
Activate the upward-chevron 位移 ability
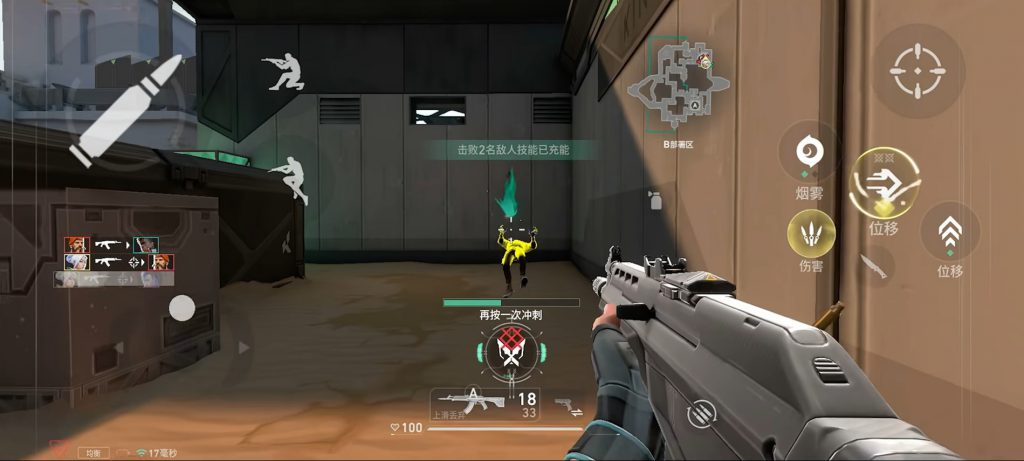pyautogui.click(x=949, y=234)
